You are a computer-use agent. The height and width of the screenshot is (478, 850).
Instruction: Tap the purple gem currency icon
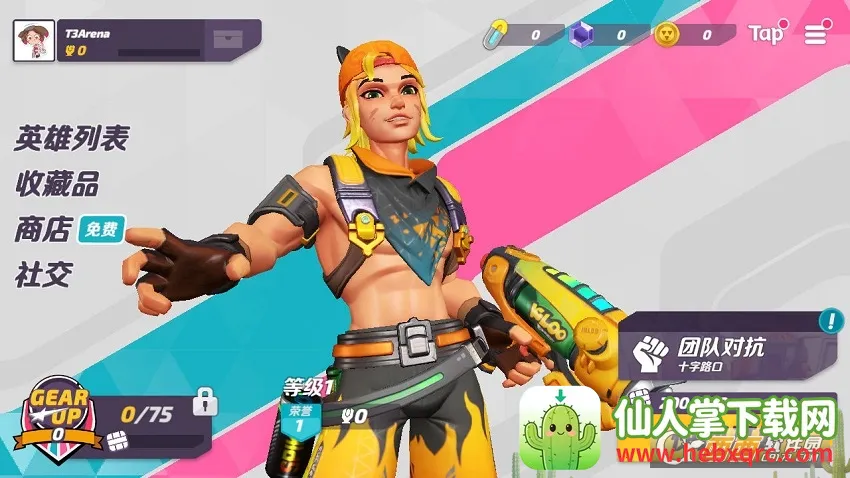click(579, 35)
